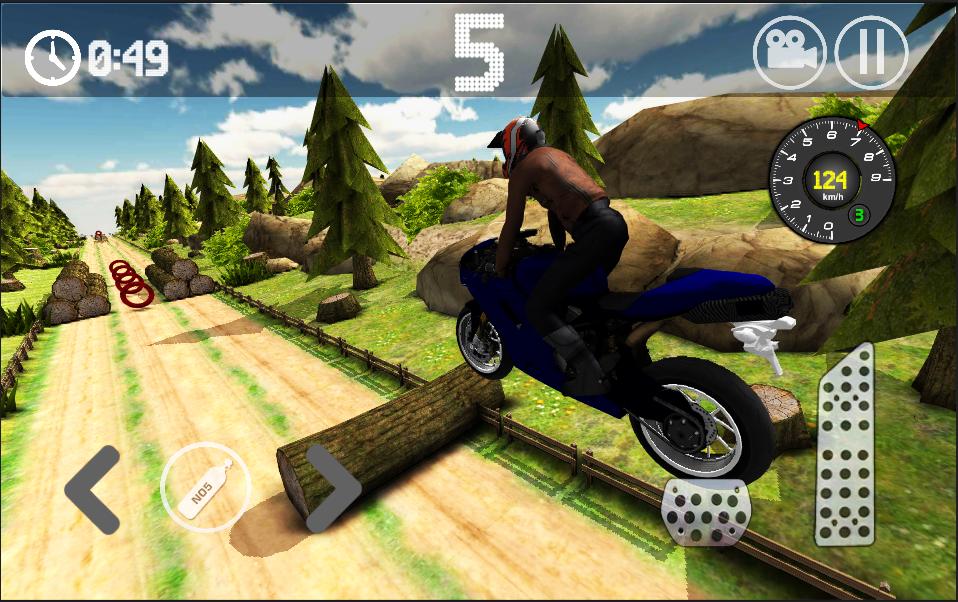The width and height of the screenshot is (958, 602).
Task: Steer right with the right arrow
Action: pos(332,488)
